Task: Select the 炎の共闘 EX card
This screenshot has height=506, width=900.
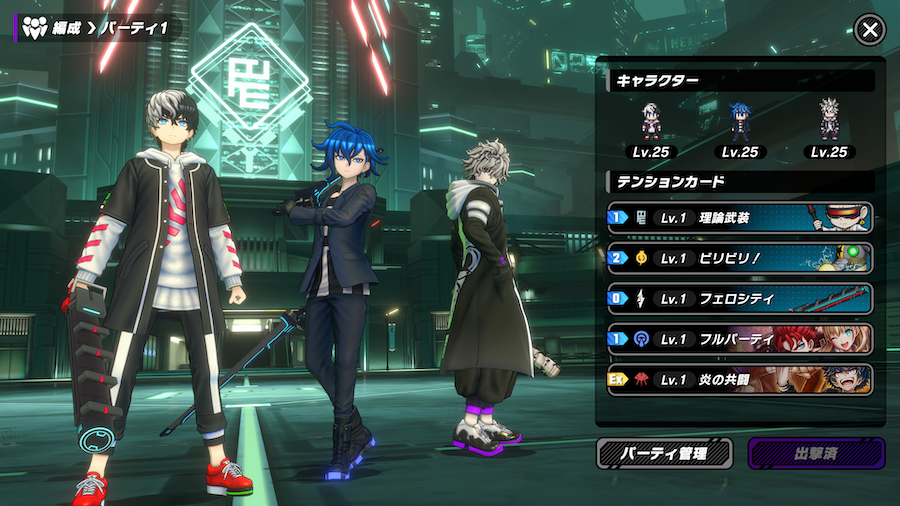Action: [x=739, y=379]
